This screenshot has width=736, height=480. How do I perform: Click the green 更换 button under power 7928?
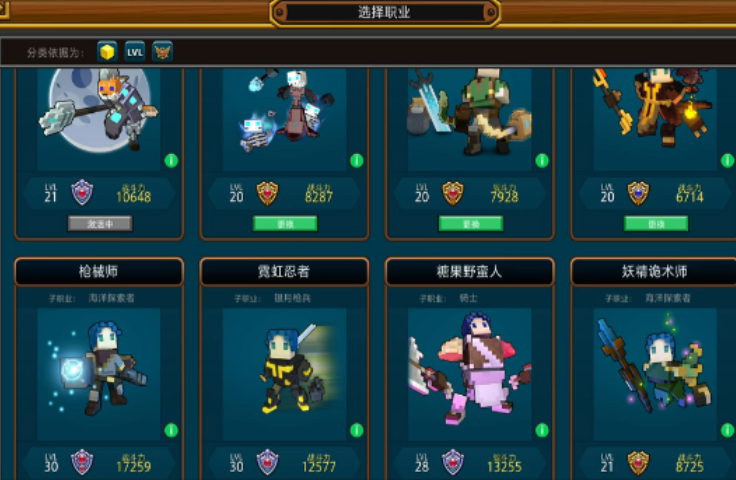(470, 224)
